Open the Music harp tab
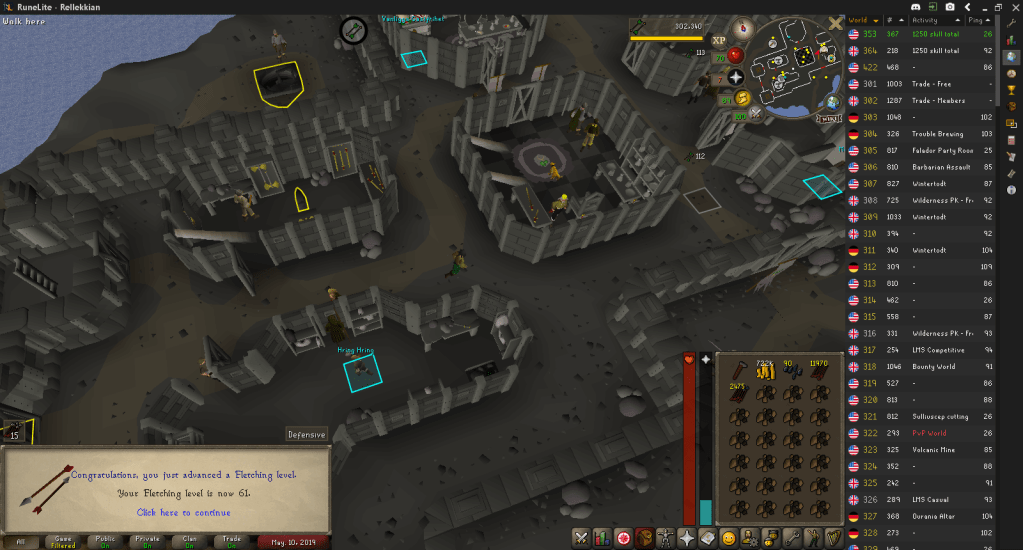The height and width of the screenshot is (550, 1023). pos(832,537)
